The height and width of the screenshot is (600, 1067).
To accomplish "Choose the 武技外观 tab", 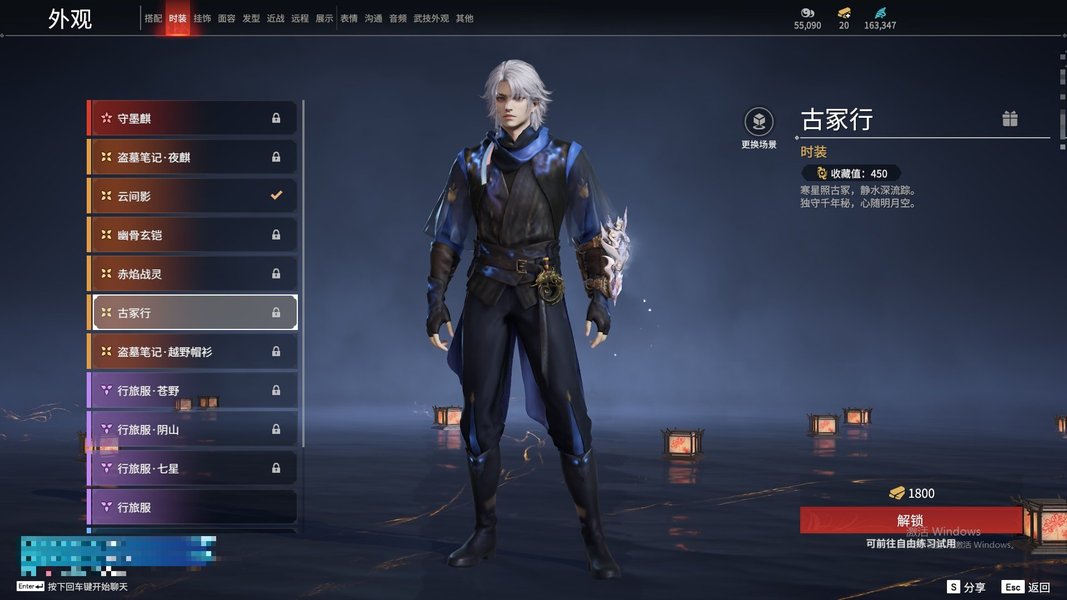I will 432,19.
